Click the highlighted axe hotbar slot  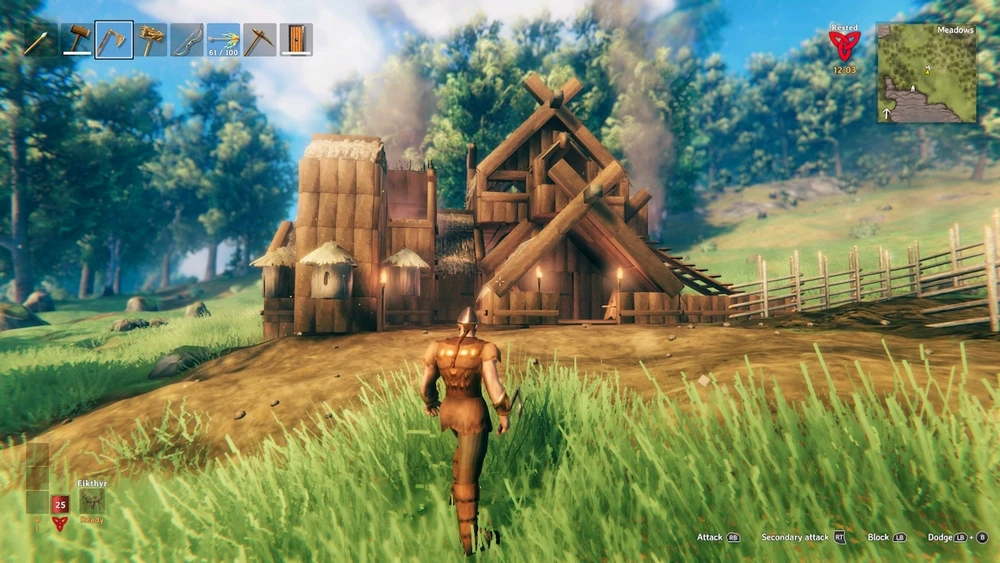113,40
